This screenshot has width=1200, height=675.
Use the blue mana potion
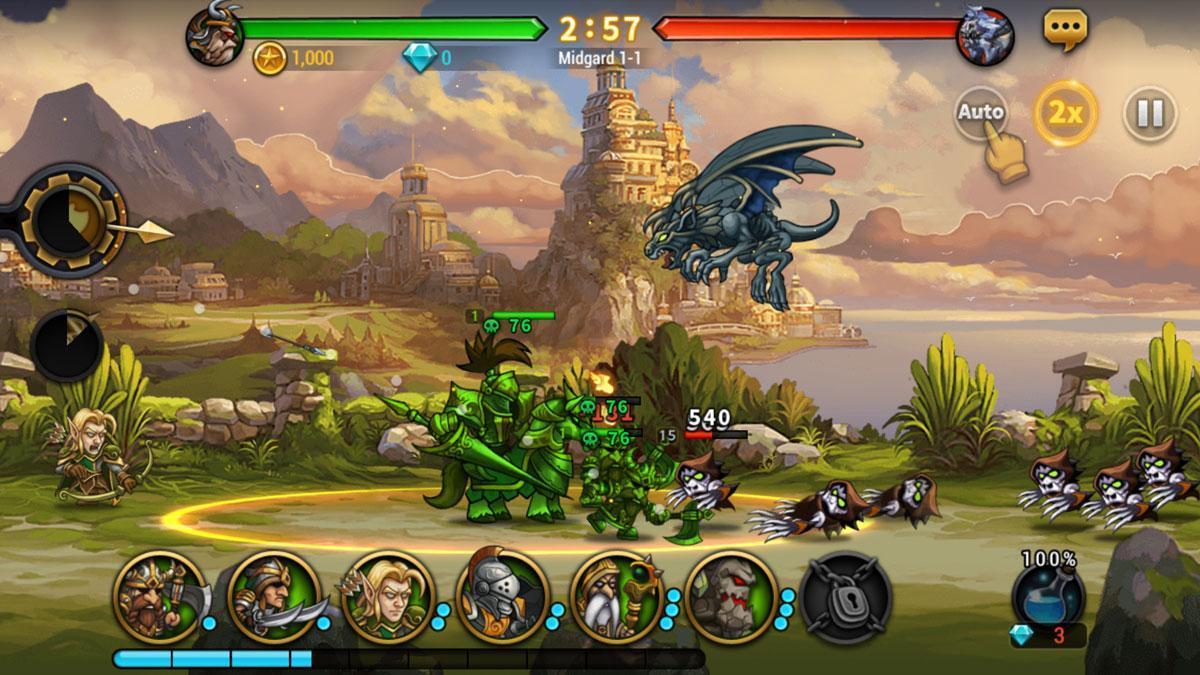pos(1047,597)
